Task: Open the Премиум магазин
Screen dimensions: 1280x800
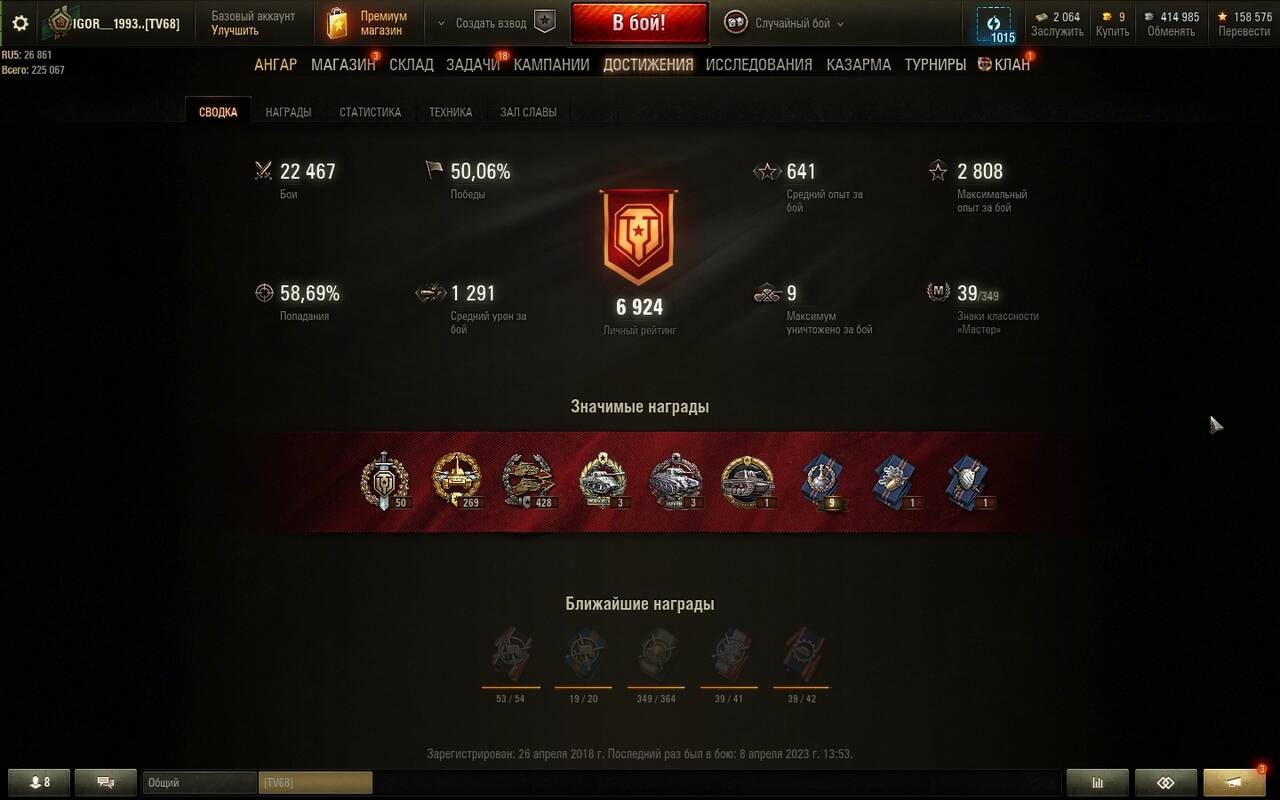Action: click(370, 23)
